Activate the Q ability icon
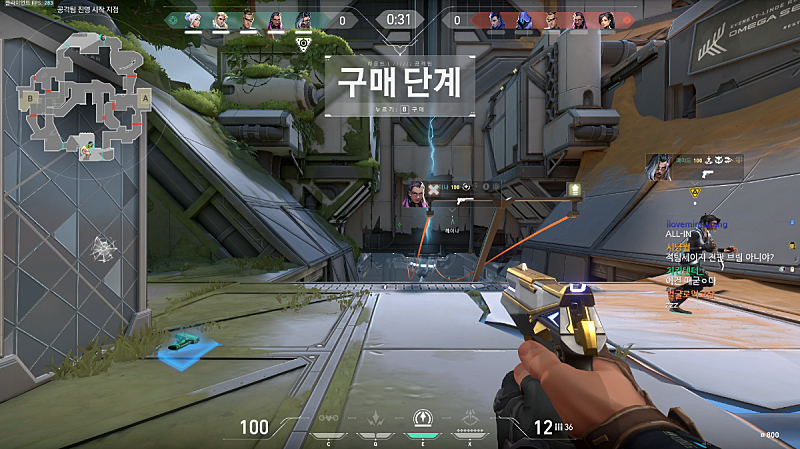The height and width of the screenshot is (449, 800). pyautogui.click(x=376, y=420)
